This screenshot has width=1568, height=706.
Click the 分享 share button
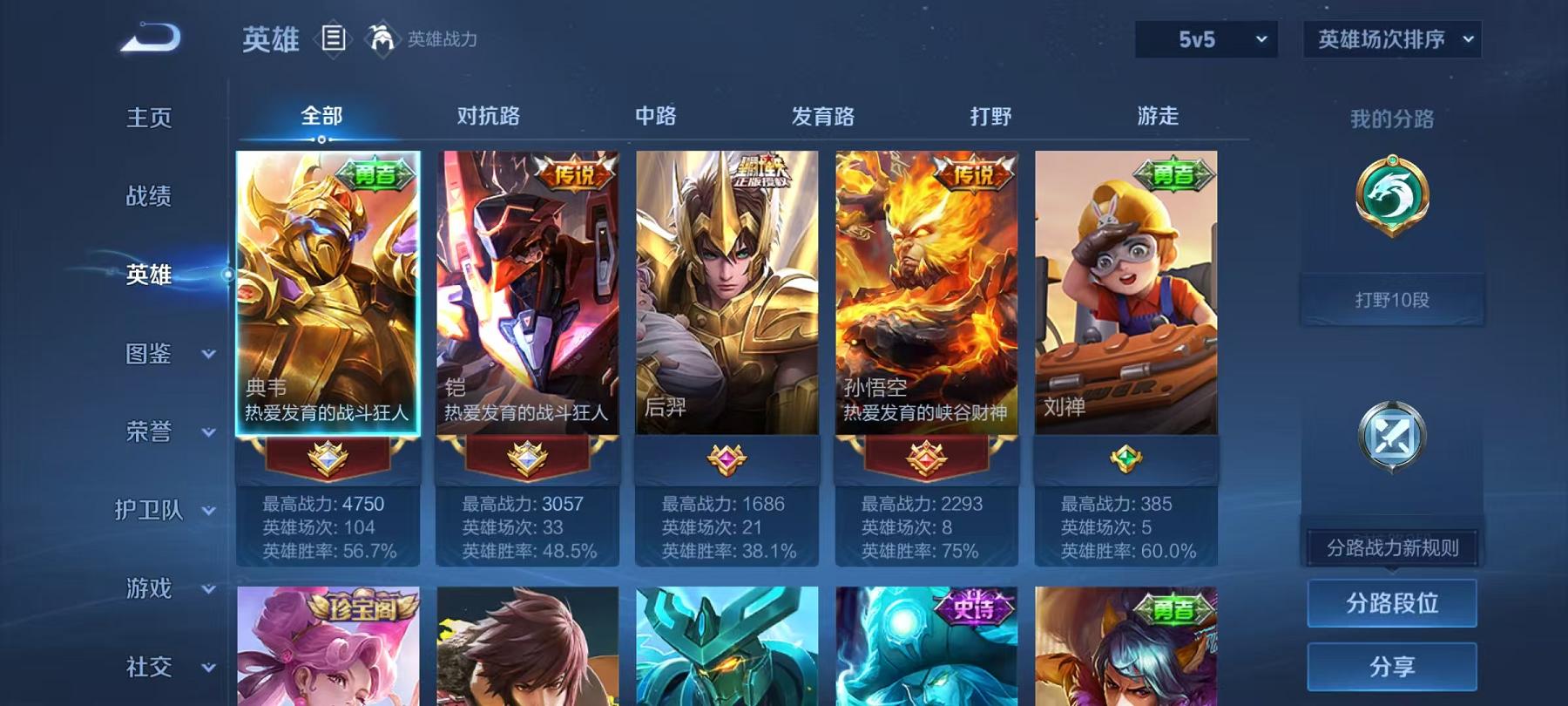tap(1392, 668)
